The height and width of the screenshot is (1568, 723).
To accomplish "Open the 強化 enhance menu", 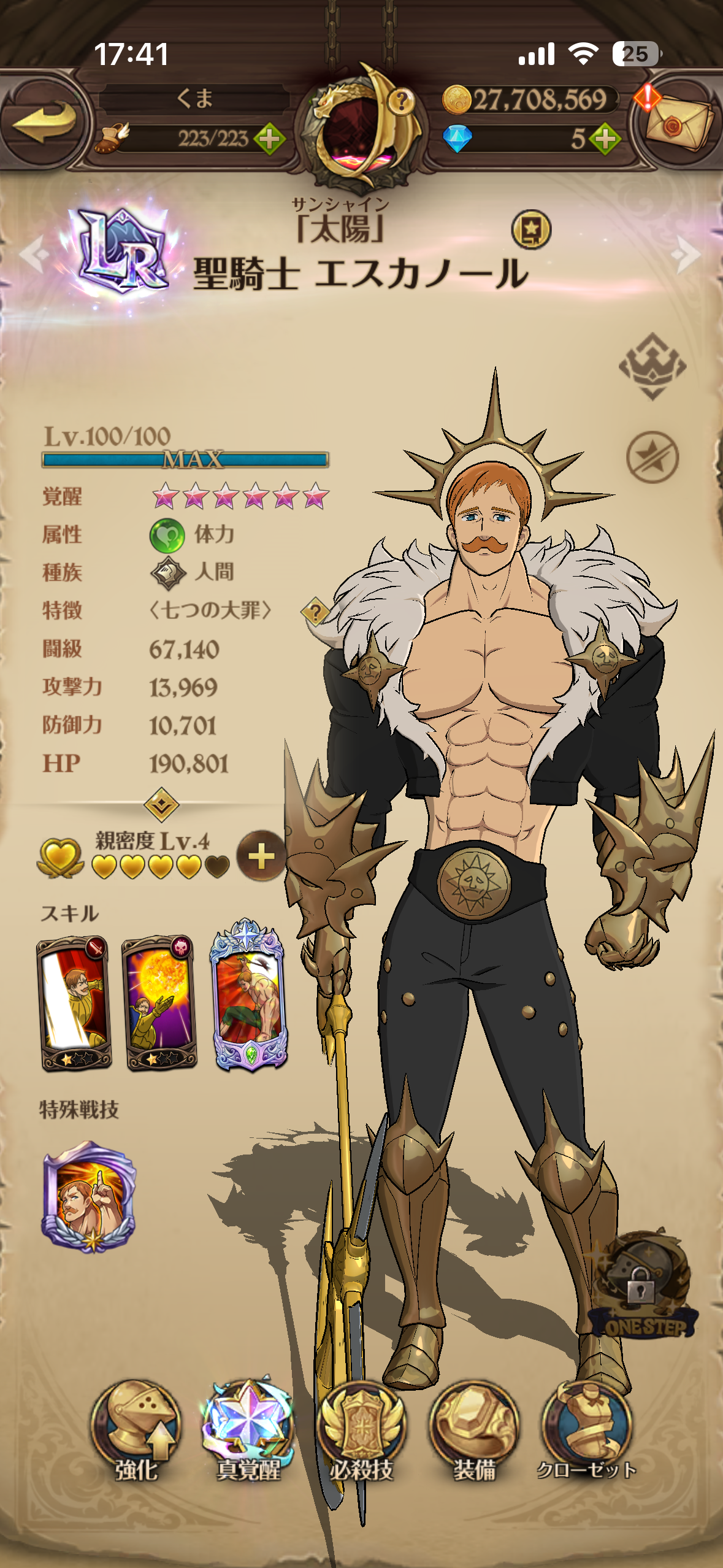I will tap(136, 1429).
